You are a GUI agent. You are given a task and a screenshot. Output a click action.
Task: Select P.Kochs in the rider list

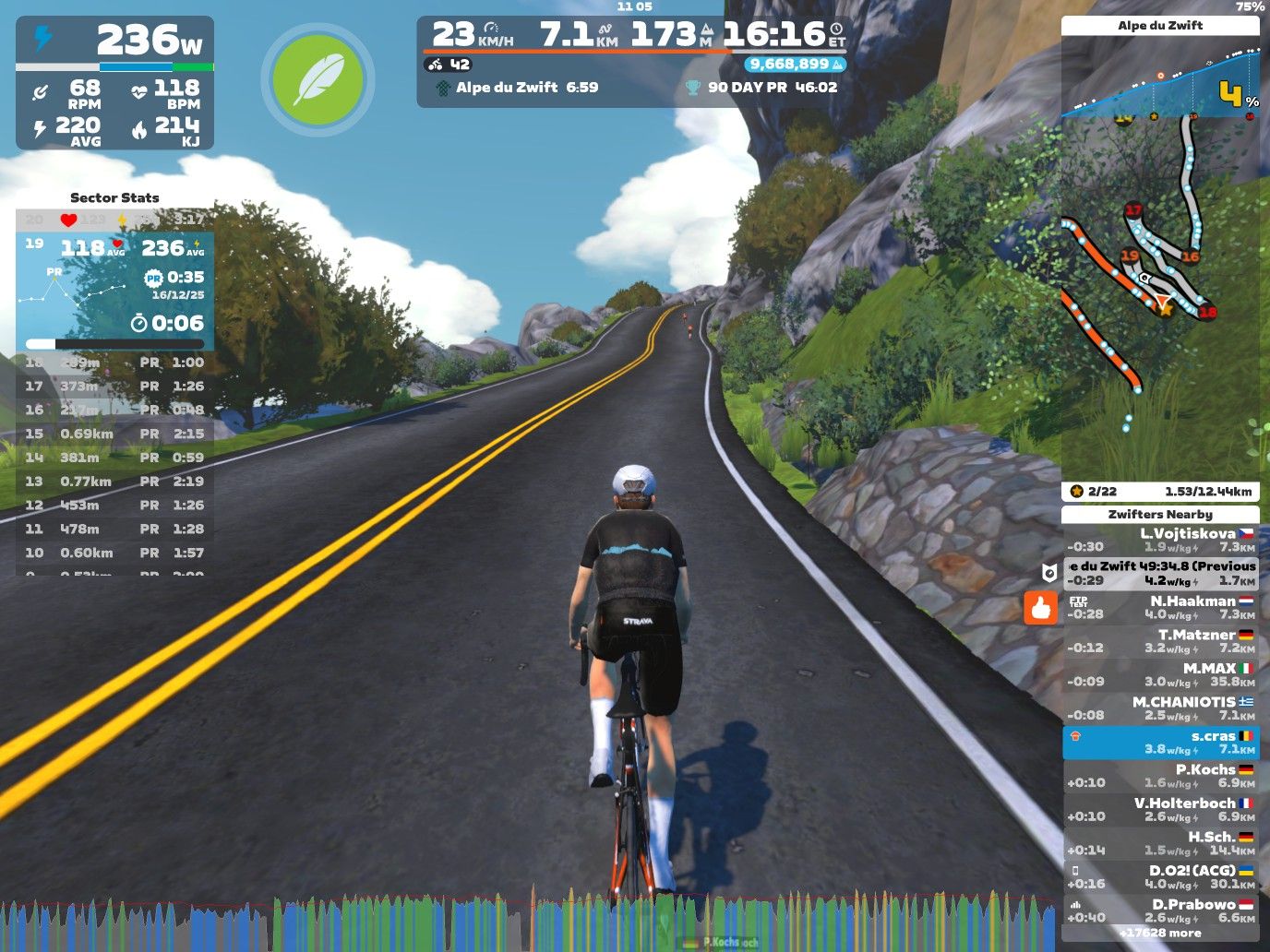click(x=1160, y=776)
